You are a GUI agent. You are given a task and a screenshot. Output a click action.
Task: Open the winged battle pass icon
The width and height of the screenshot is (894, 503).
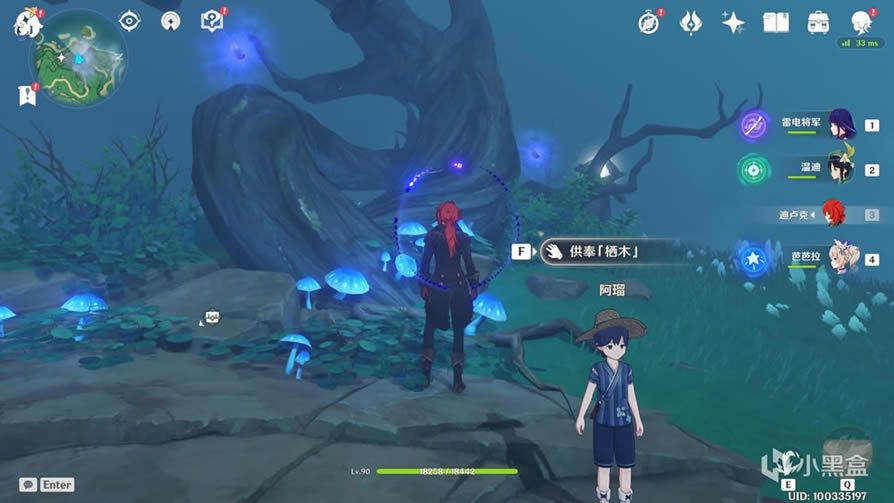pyautogui.click(x=691, y=22)
